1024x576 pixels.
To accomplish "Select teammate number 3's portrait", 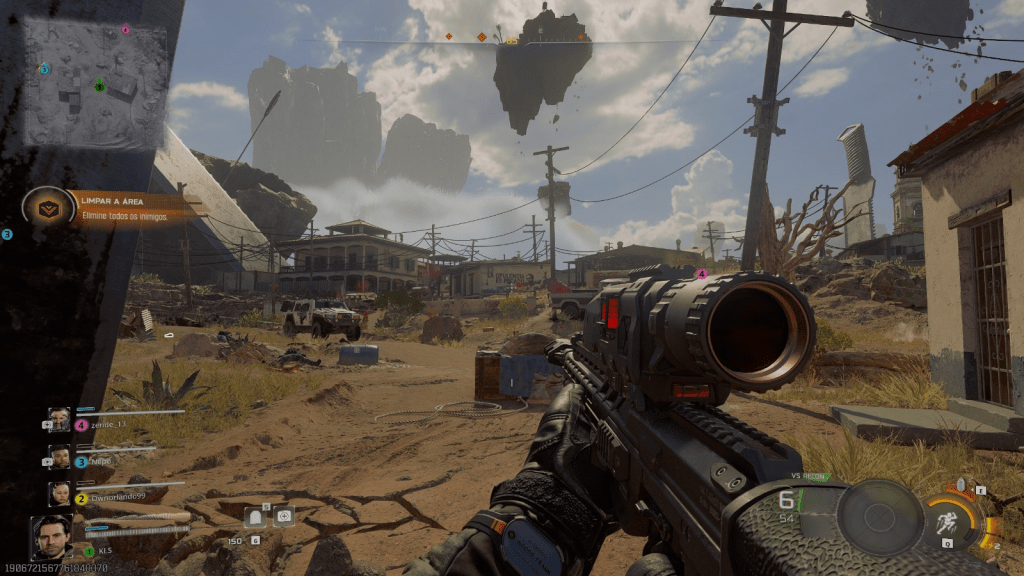I will click(x=60, y=457).
